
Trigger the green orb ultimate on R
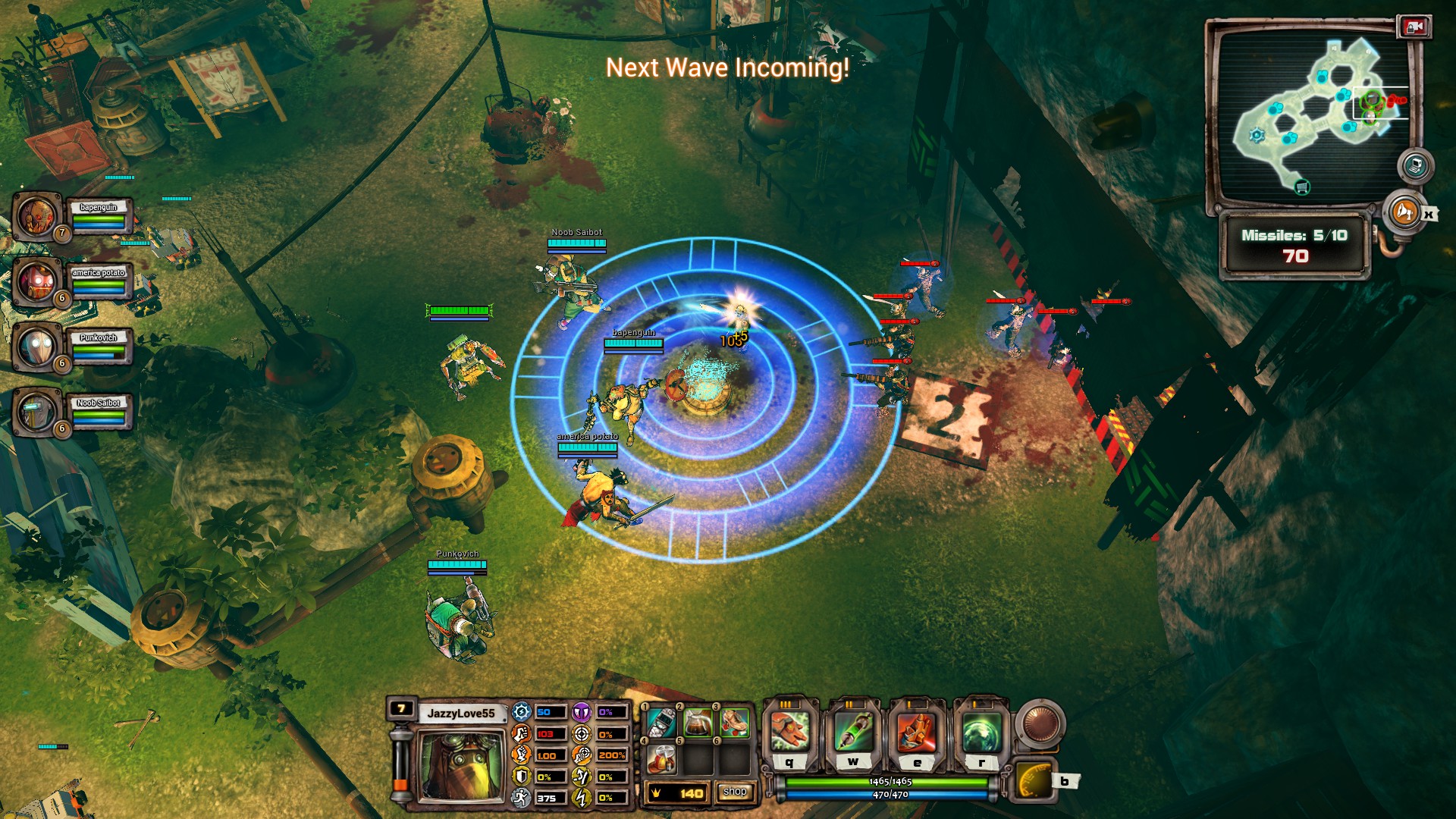tap(981, 730)
